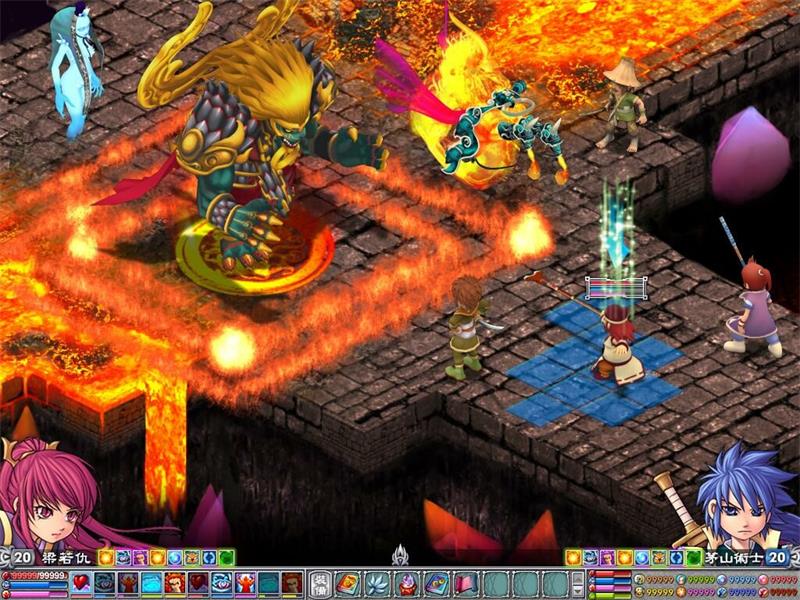The image size is (800, 600).
Task: Inspect the tiger face buff beside 梁若仇
Action: 190,557
